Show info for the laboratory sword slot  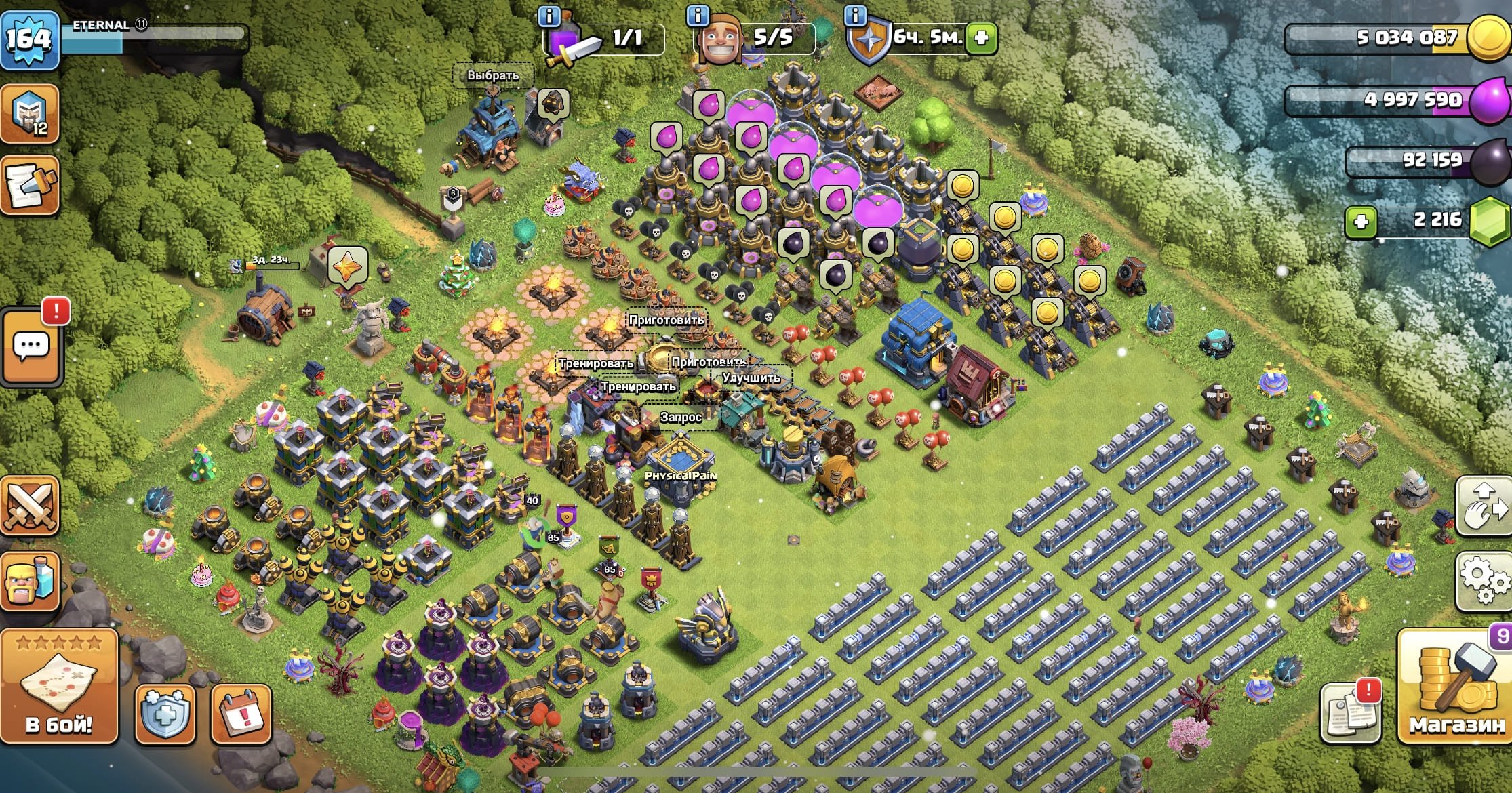click(x=549, y=16)
